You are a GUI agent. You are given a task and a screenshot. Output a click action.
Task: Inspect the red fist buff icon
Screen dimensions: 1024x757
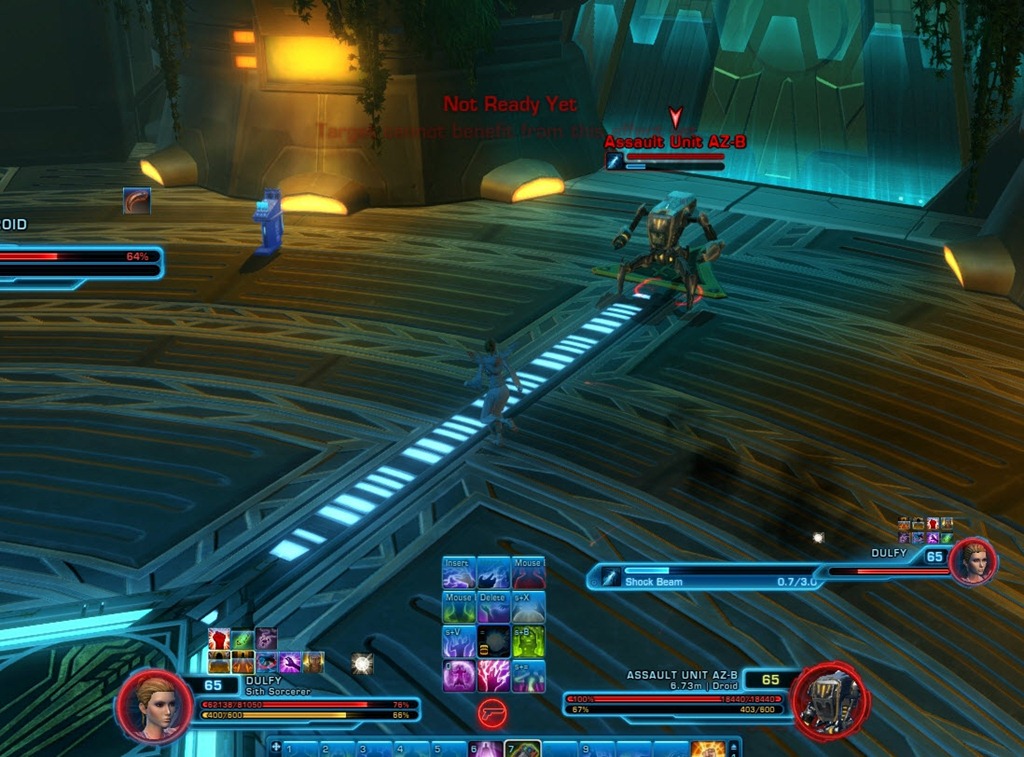click(x=219, y=639)
